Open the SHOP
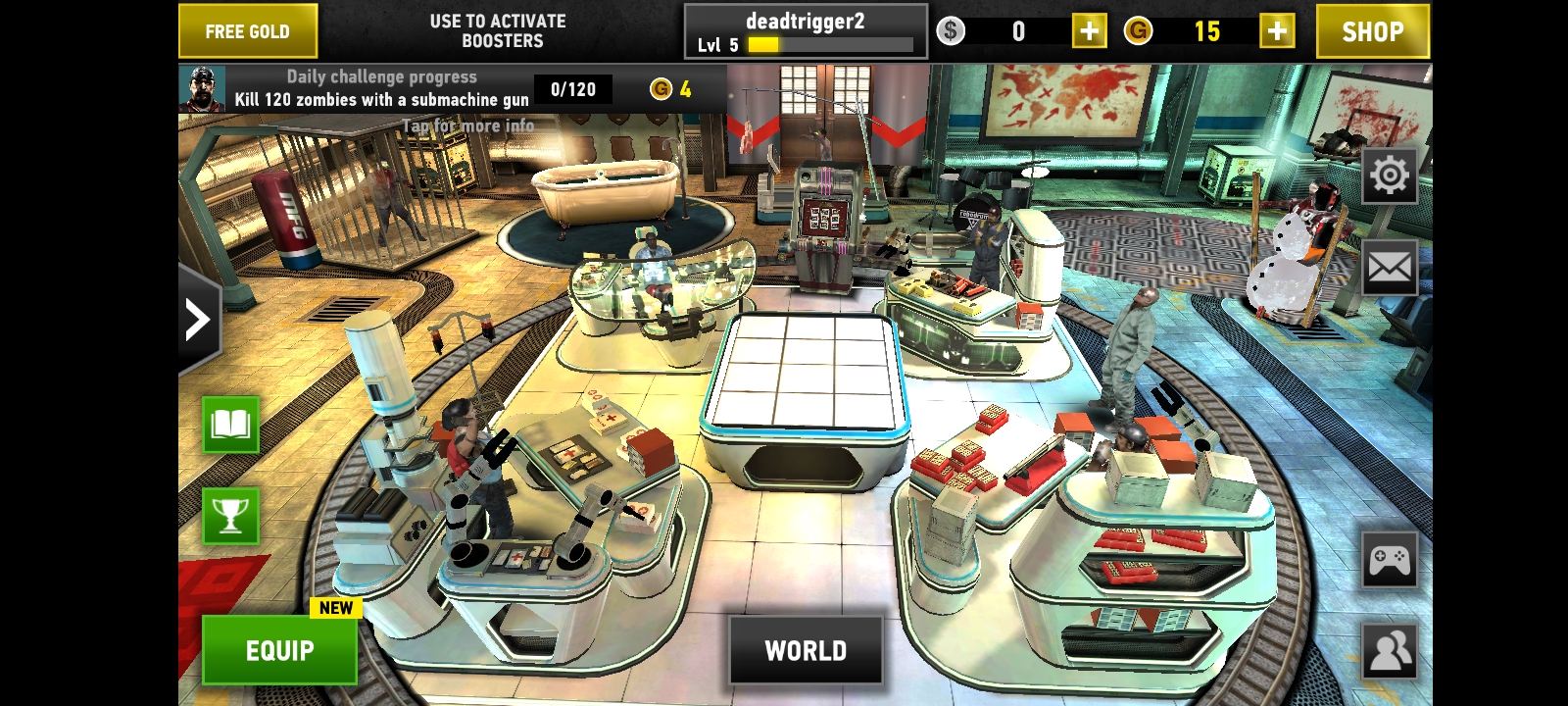The image size is (1568, 706). [x=1371, y=31]
